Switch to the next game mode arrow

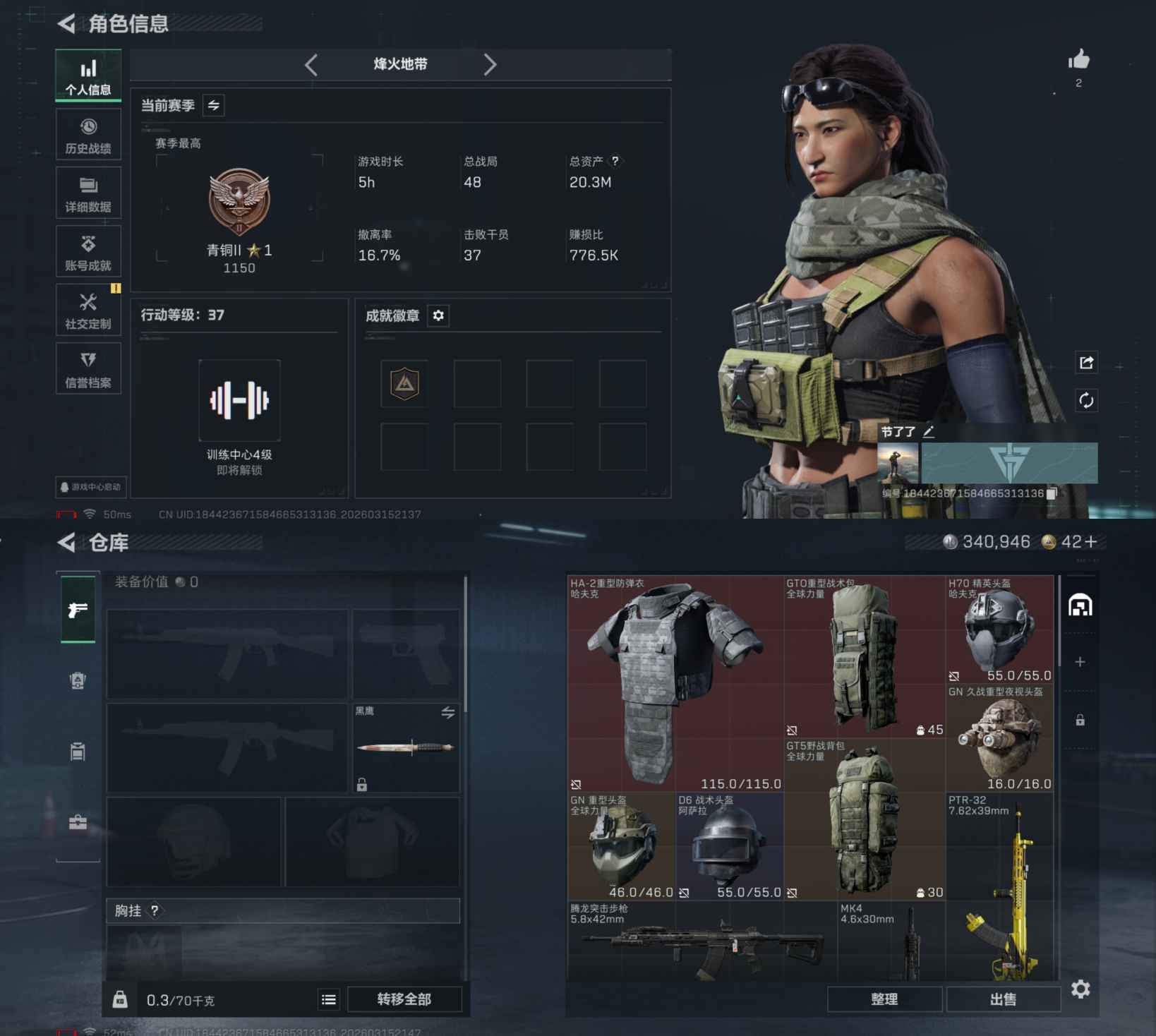(490, 65)
